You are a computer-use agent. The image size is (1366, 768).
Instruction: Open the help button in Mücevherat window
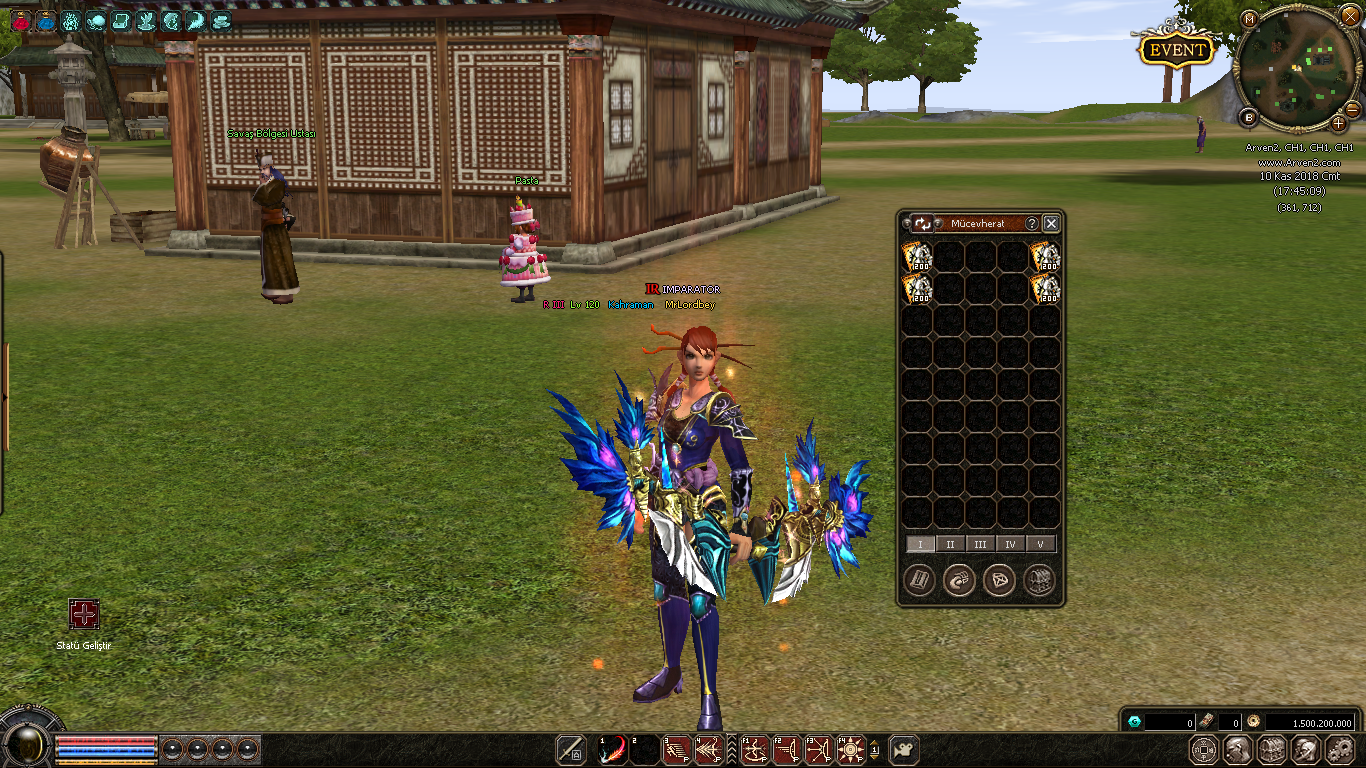[1032, 224]
